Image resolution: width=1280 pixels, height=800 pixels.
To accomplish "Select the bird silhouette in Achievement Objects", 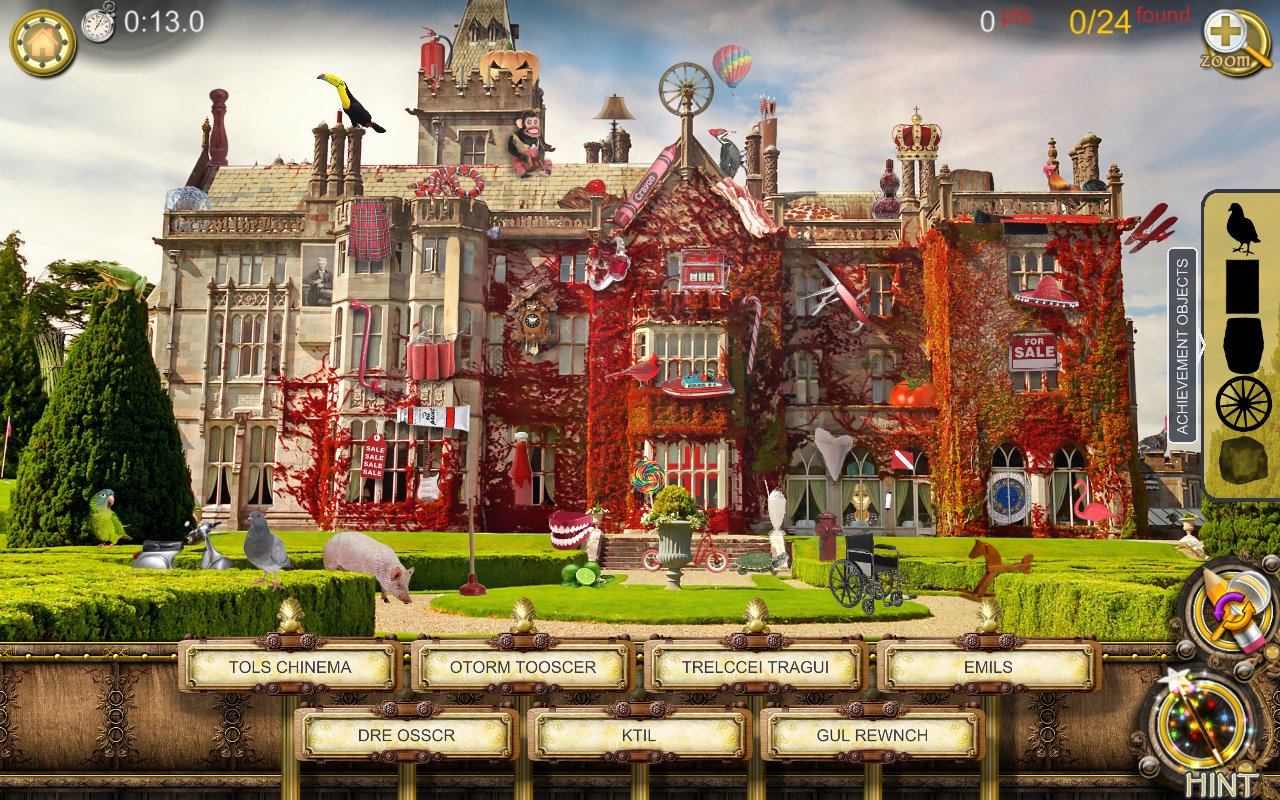I will (1240, 224).
